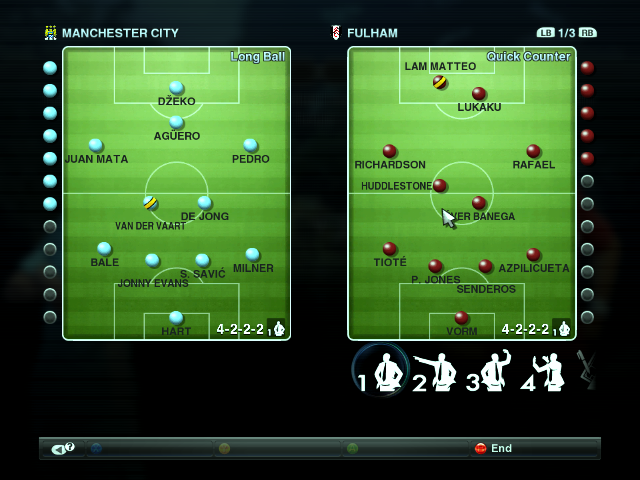Select Lukaku's marker on Fulham's pitch
This screenshot has height=480, width=640.
[x=479, y=93]
